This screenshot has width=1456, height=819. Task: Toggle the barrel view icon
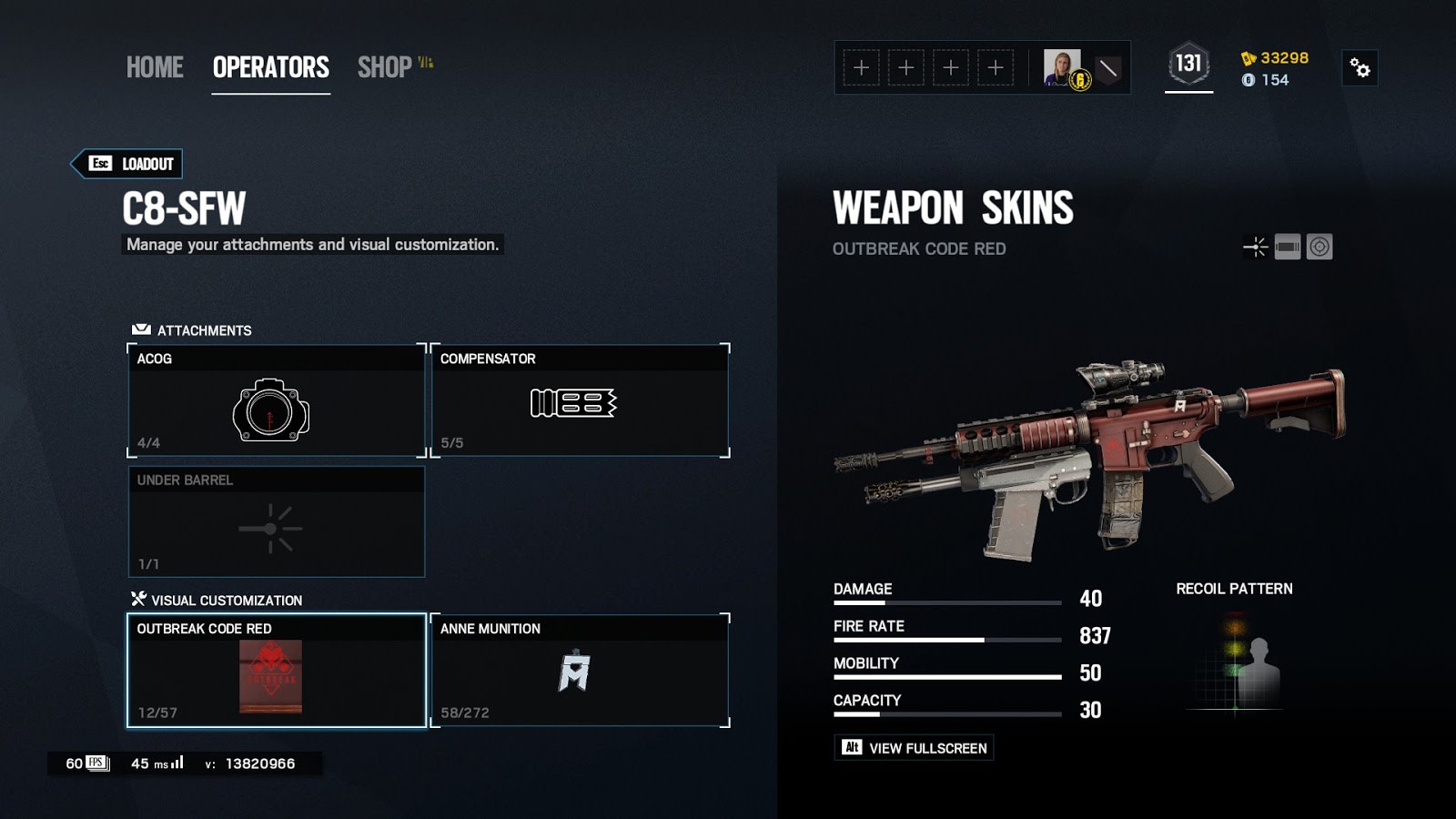(x=1288, y=247)
